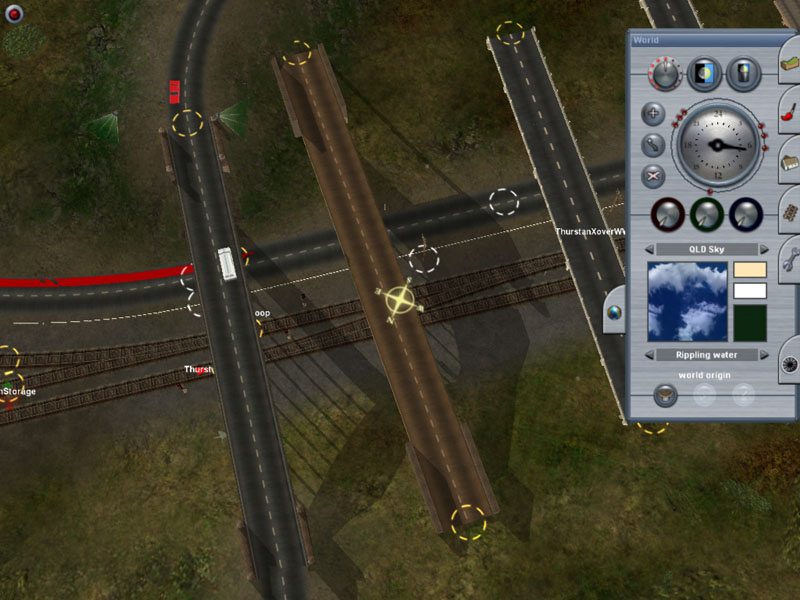Choose the white color swatch

click(x=750, y=291)
